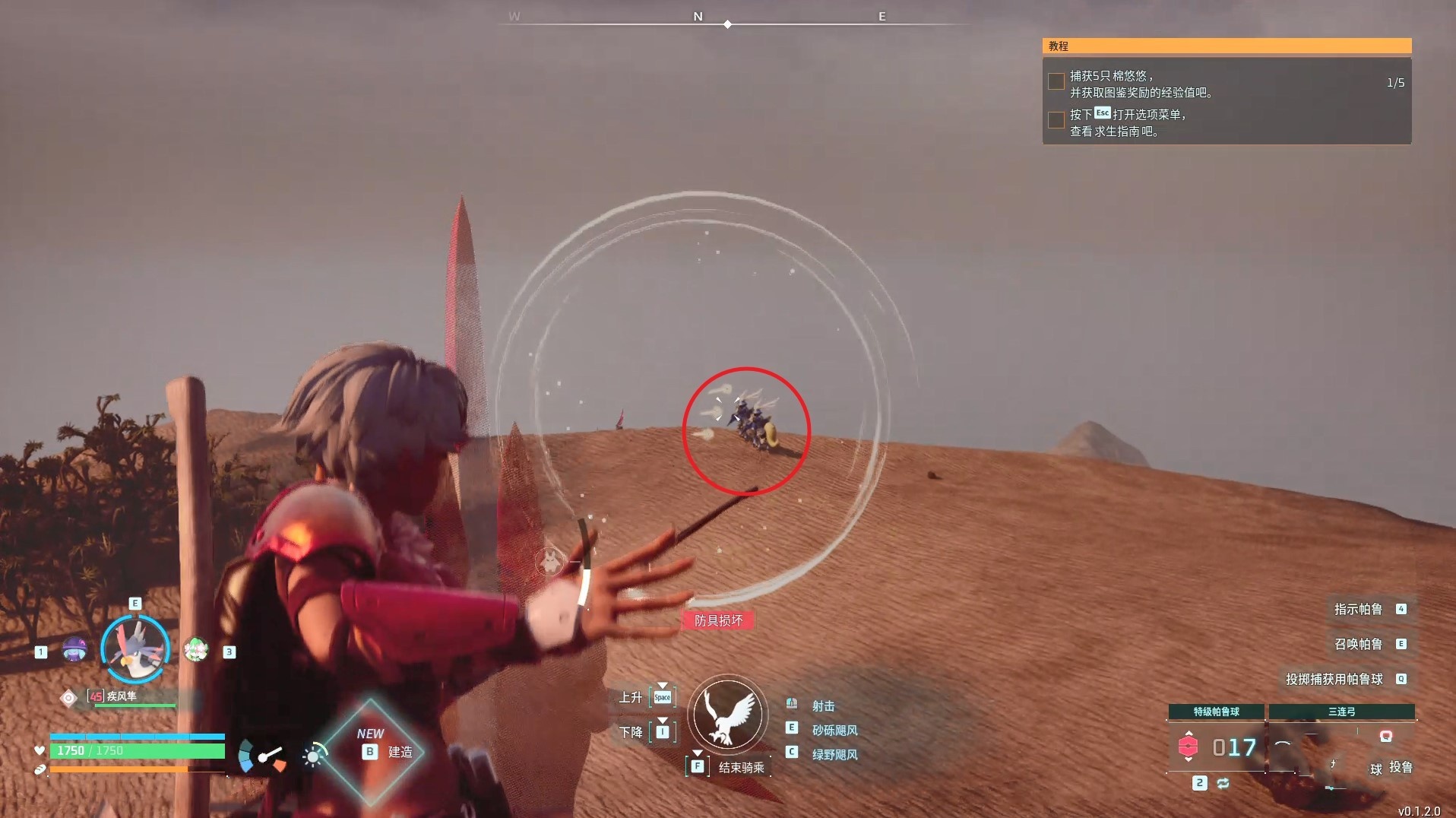Click the 教程 tutorial panel header

coord(1227,46)
